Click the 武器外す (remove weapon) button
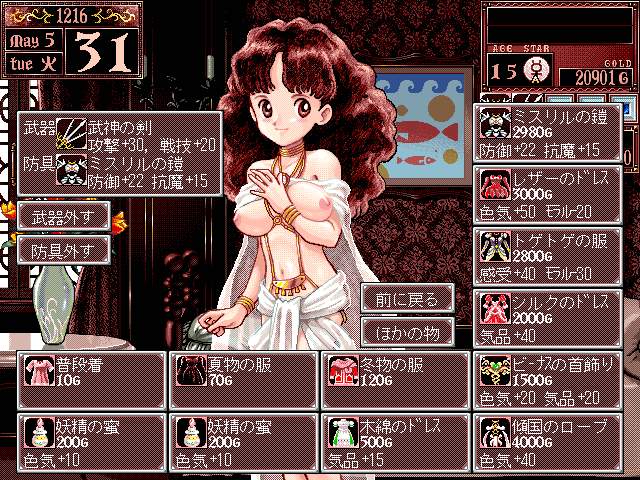The height and width of the screenshot is (480, 640). tap(62, 218)
